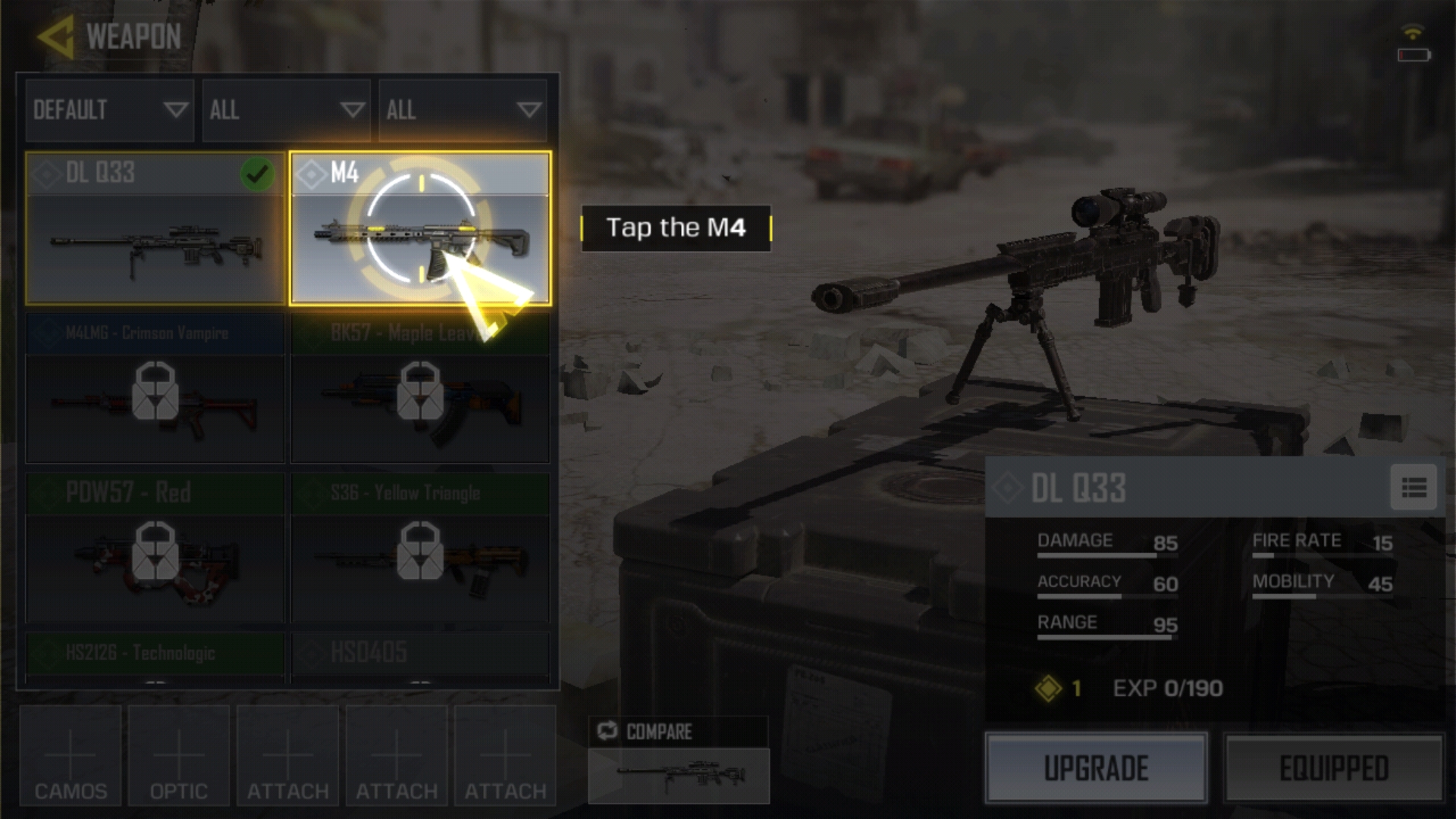Choose the locked S36 Yellow Triangle
1456x819 pixels.
420,548
